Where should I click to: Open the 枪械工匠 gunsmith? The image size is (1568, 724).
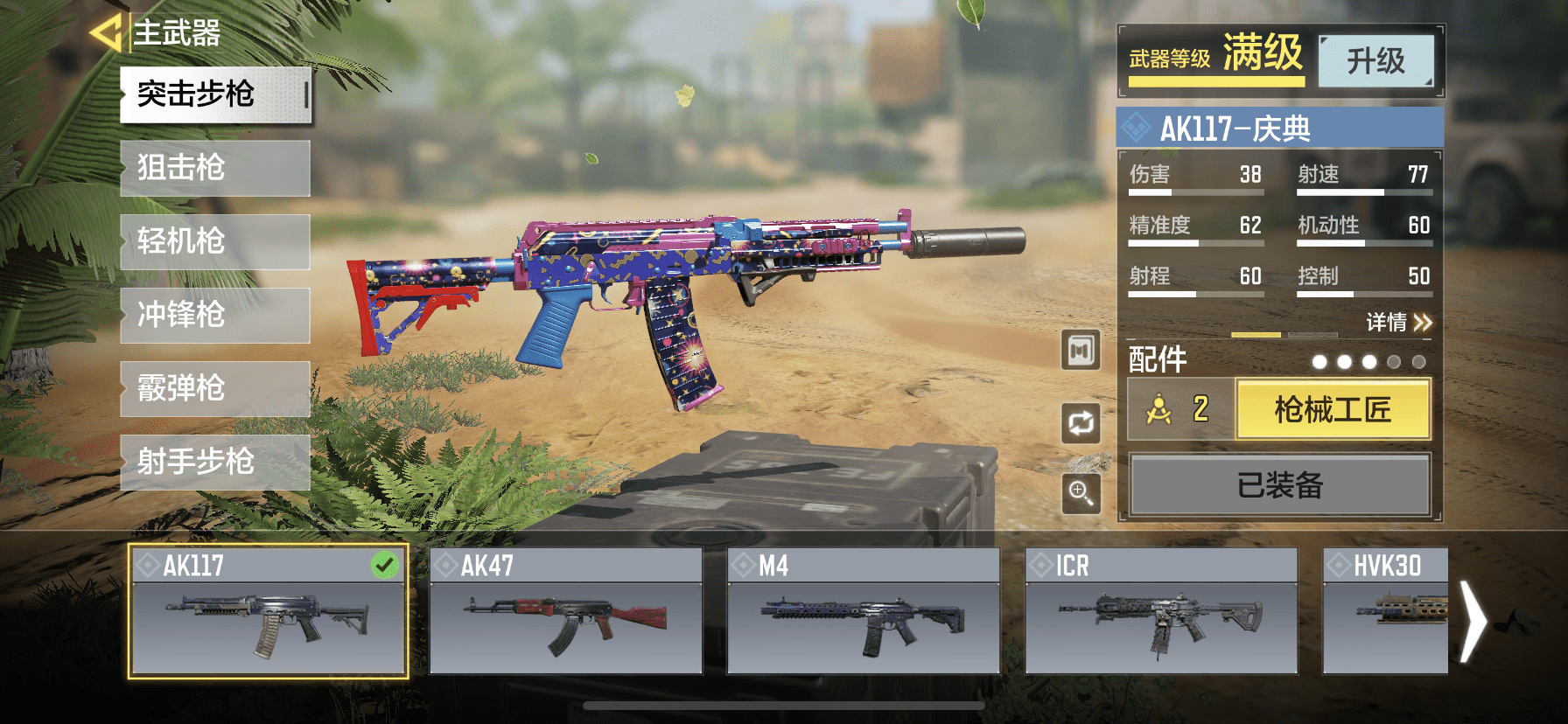click(1332, 409)
